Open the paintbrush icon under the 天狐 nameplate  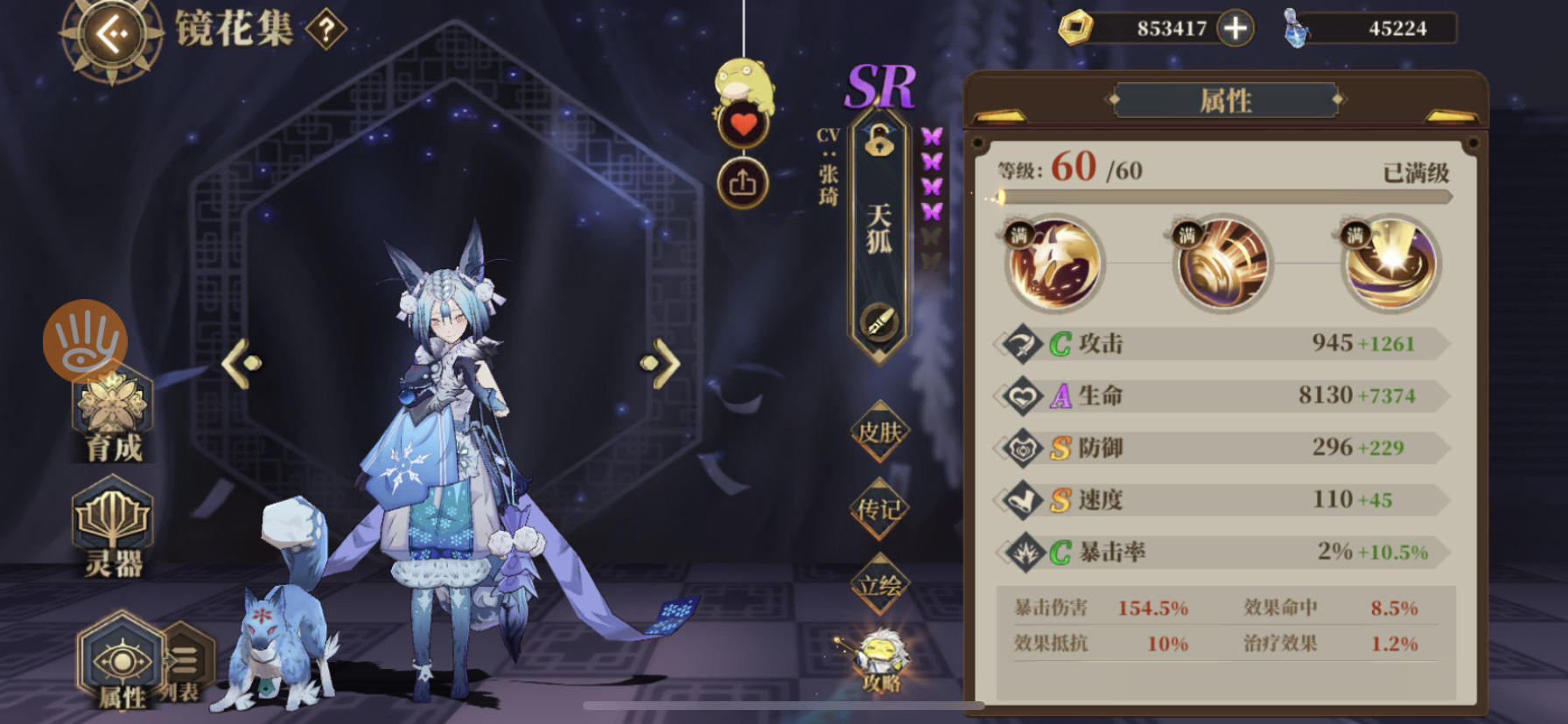click(x=878, y=323)
